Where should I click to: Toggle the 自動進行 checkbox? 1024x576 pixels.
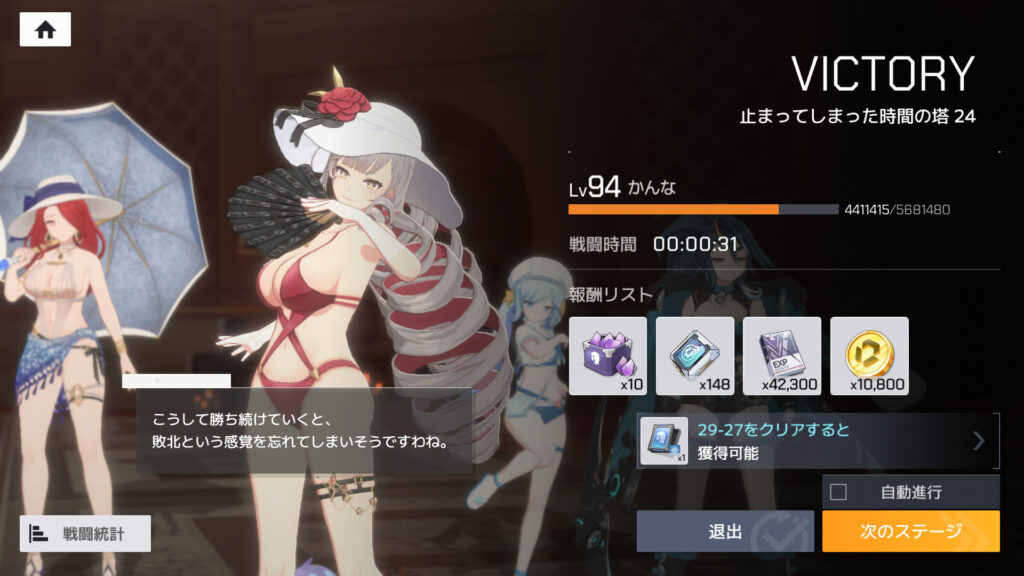click(x=839, y=492)
